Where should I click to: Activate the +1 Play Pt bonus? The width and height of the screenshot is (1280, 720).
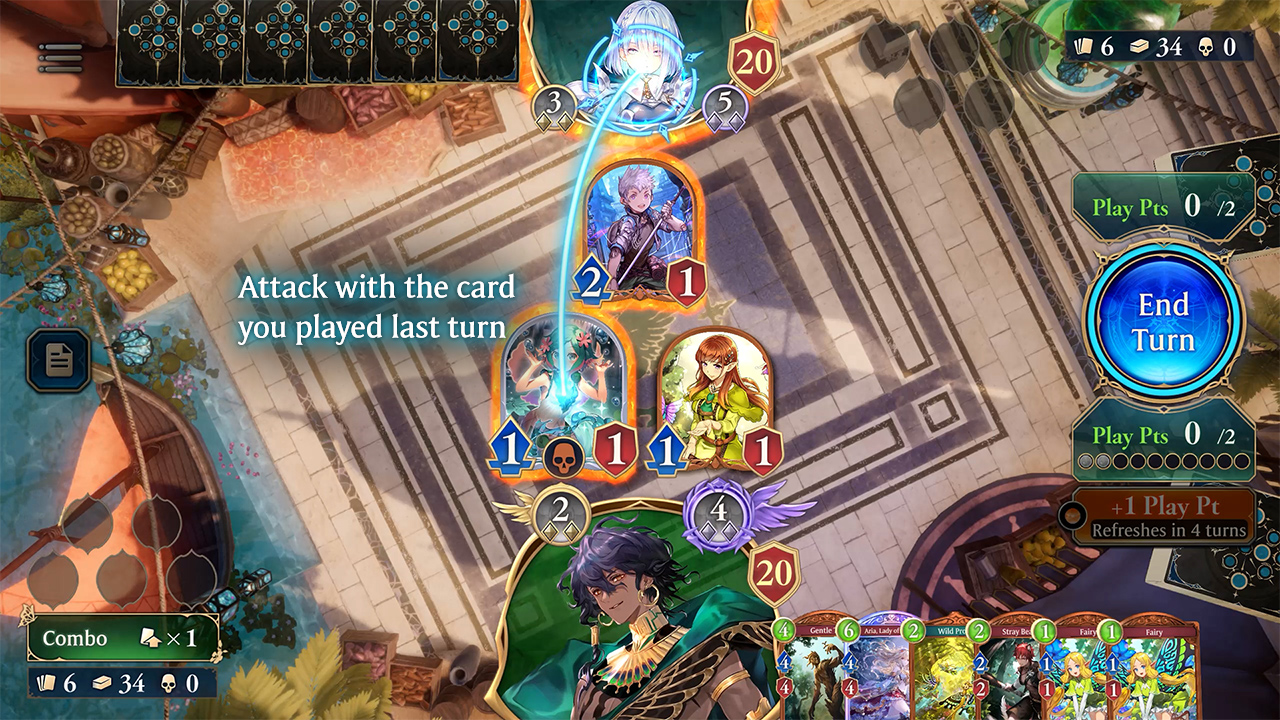point(1163,516)
